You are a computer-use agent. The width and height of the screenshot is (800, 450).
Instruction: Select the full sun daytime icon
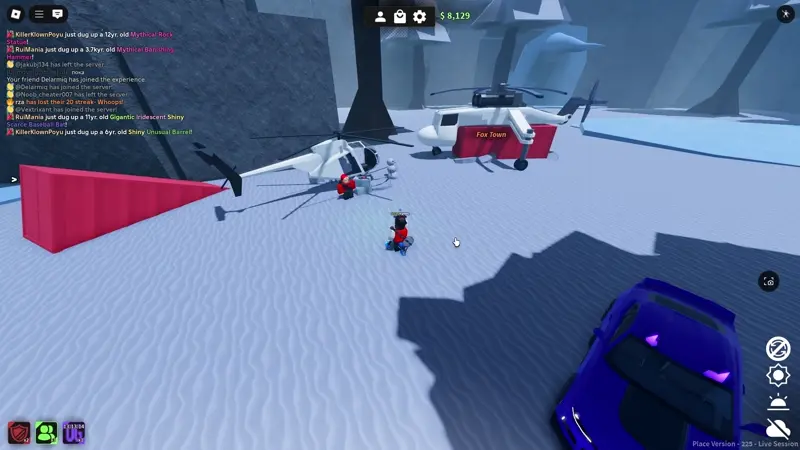pos(778,375)
